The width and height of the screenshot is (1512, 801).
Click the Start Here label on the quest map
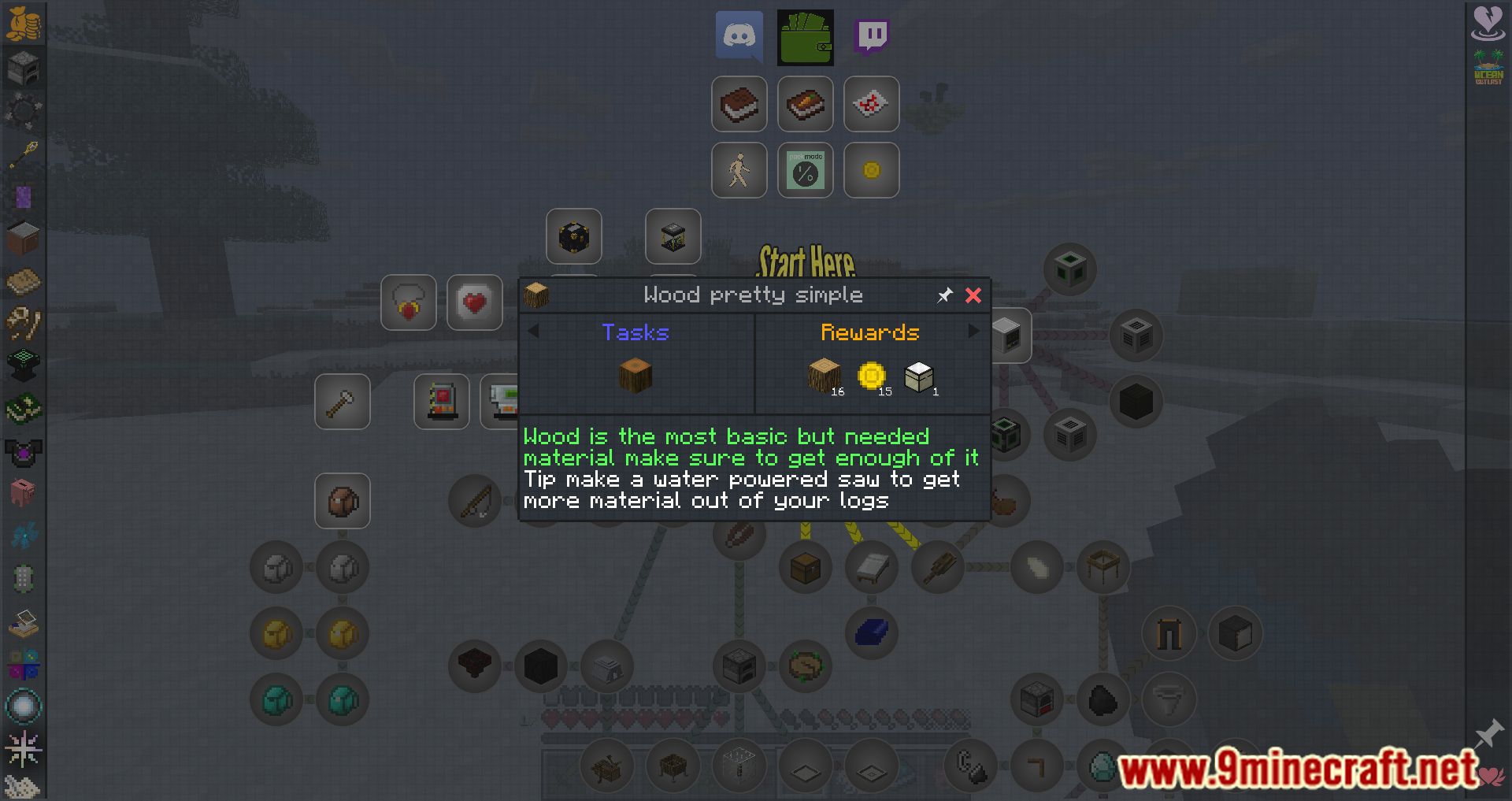coord(806,260)
